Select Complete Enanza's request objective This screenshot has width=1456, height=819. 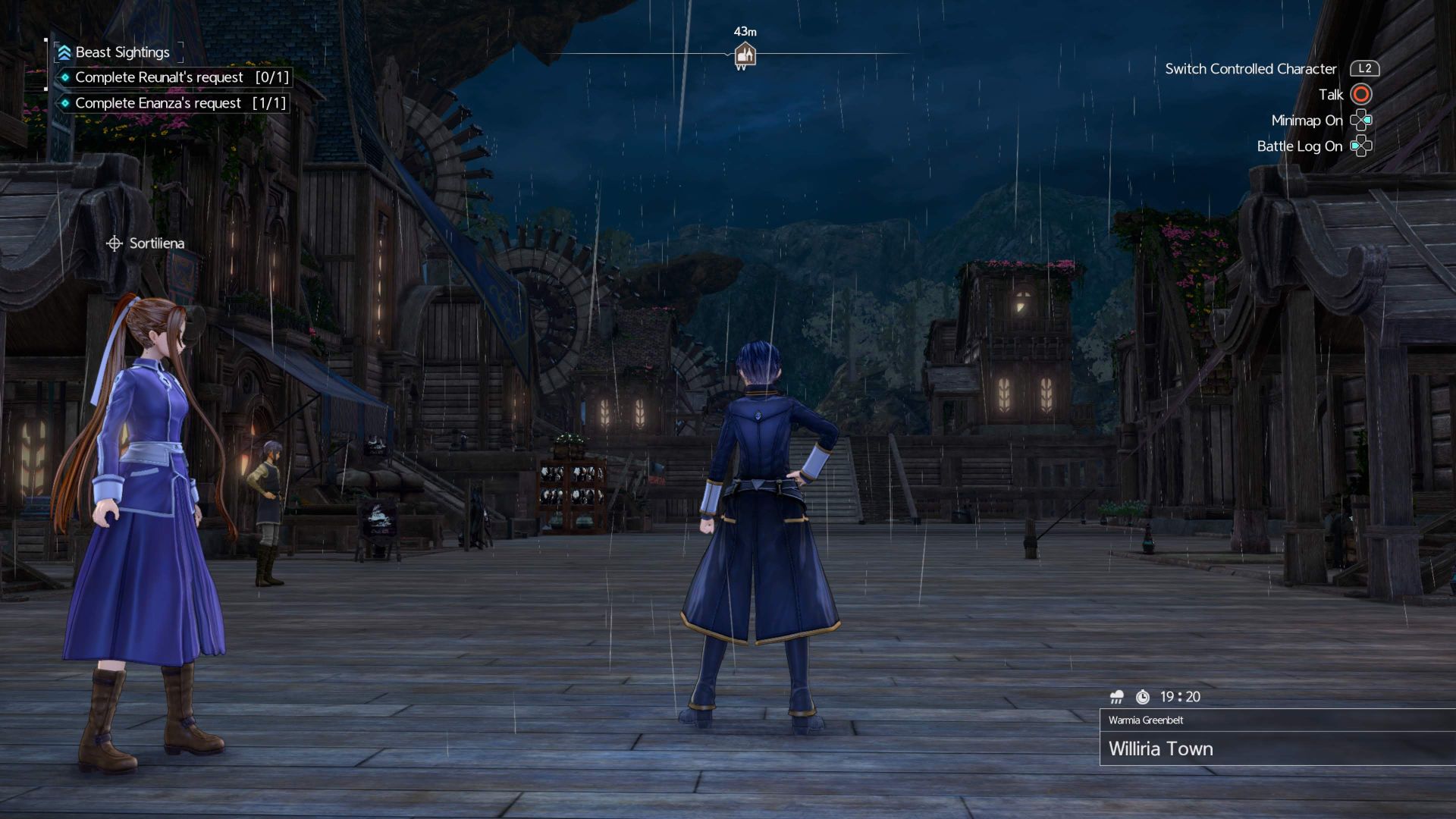point(174,103)
